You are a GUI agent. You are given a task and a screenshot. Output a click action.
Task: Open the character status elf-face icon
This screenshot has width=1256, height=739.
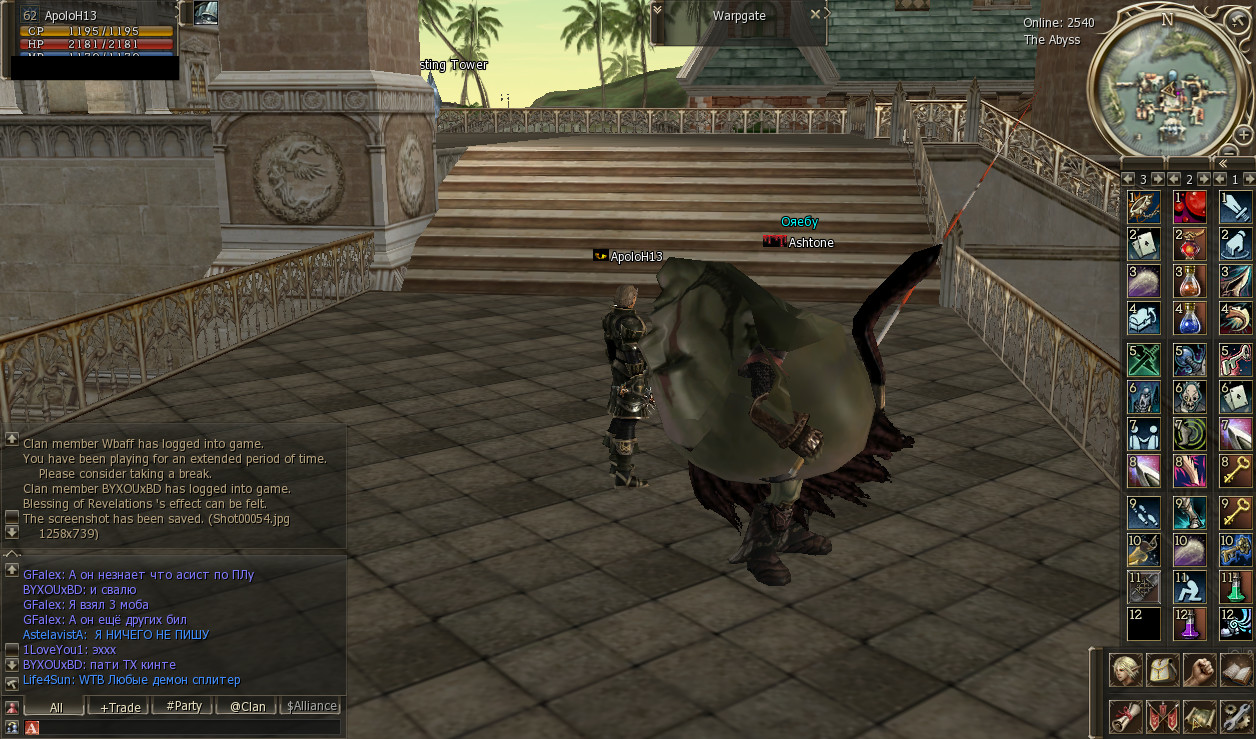click(1126, 669)
